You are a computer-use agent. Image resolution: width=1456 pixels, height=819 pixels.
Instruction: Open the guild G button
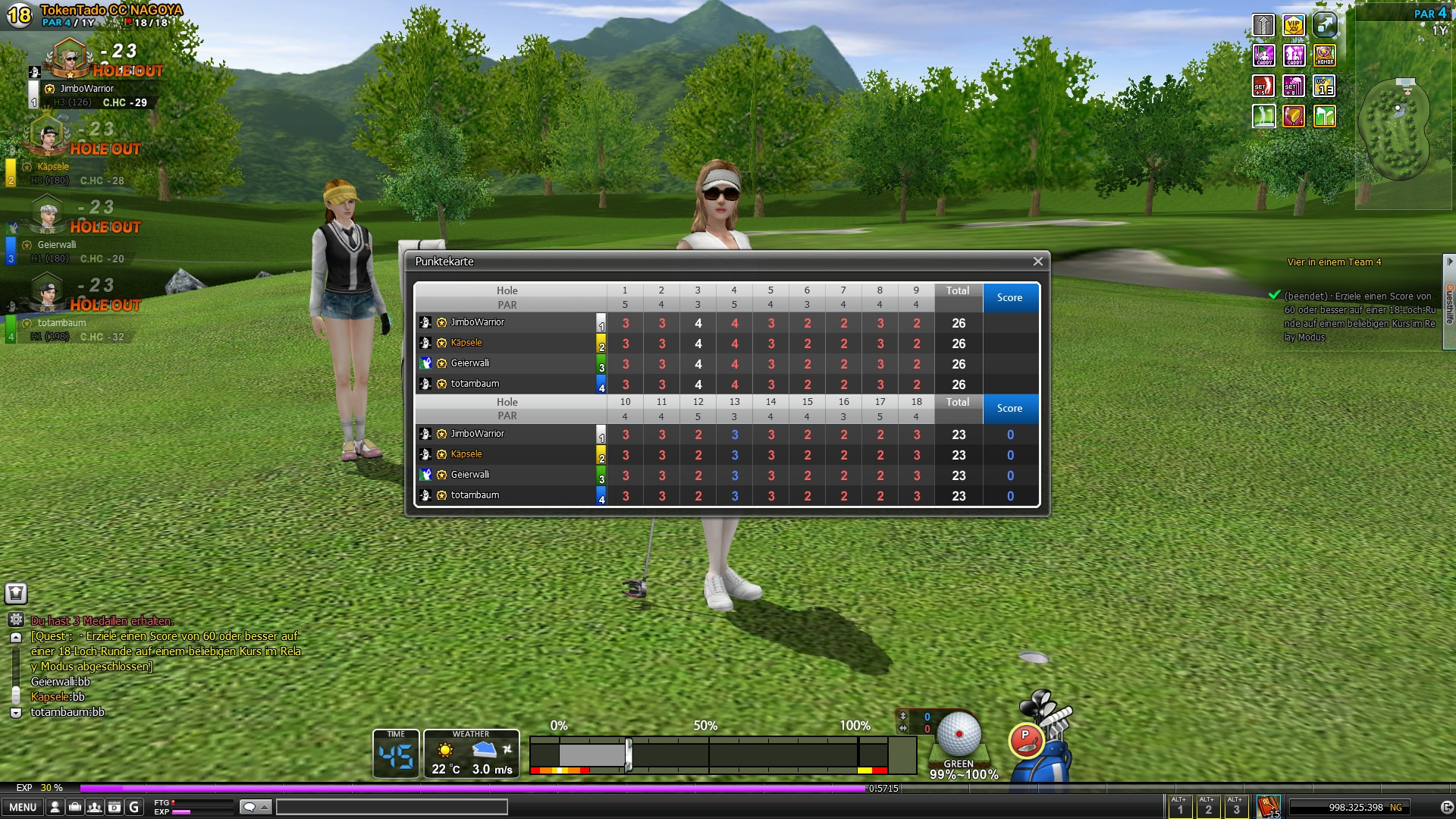[x=134, y=808]
